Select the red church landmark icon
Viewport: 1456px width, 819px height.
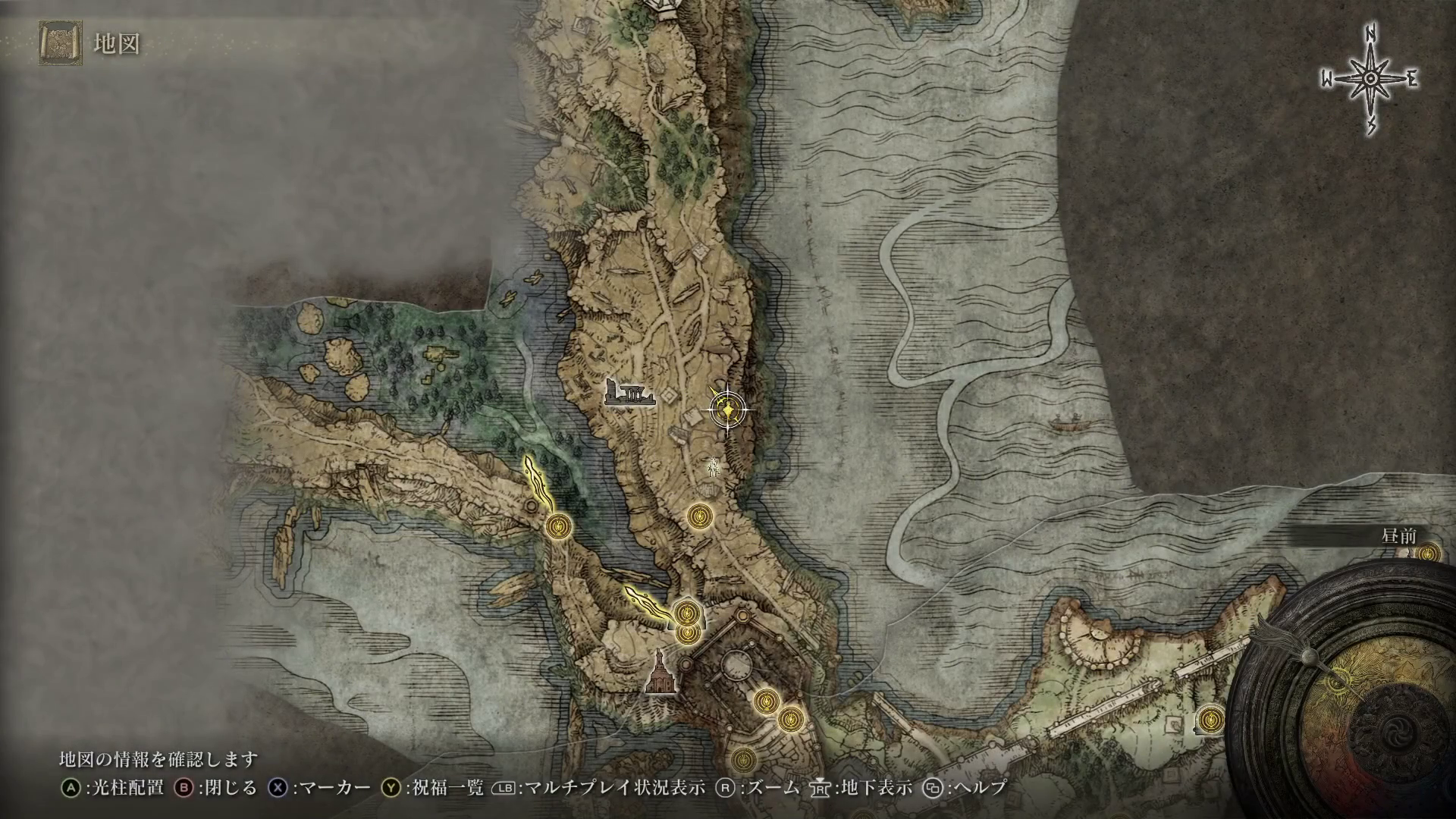660,673
